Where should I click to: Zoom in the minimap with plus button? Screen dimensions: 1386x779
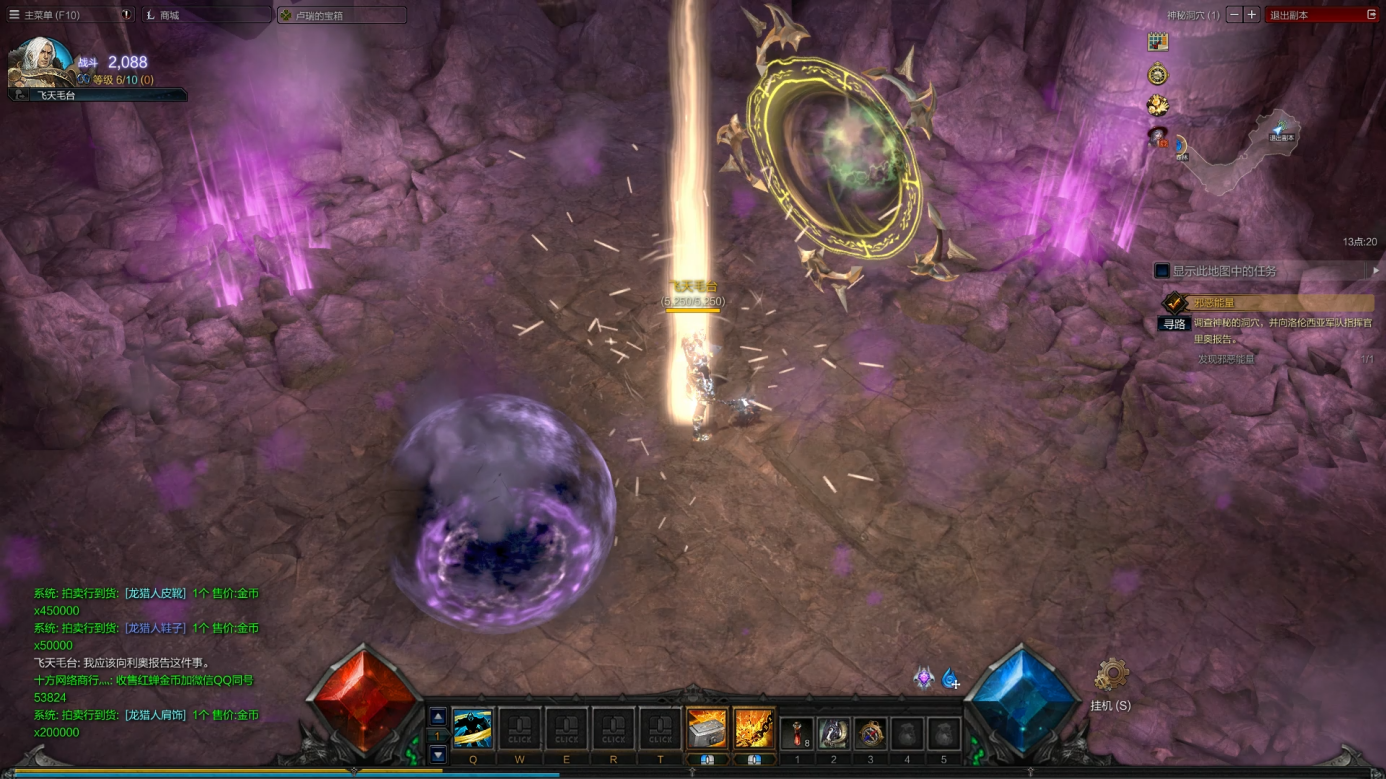pos(1251,15)
